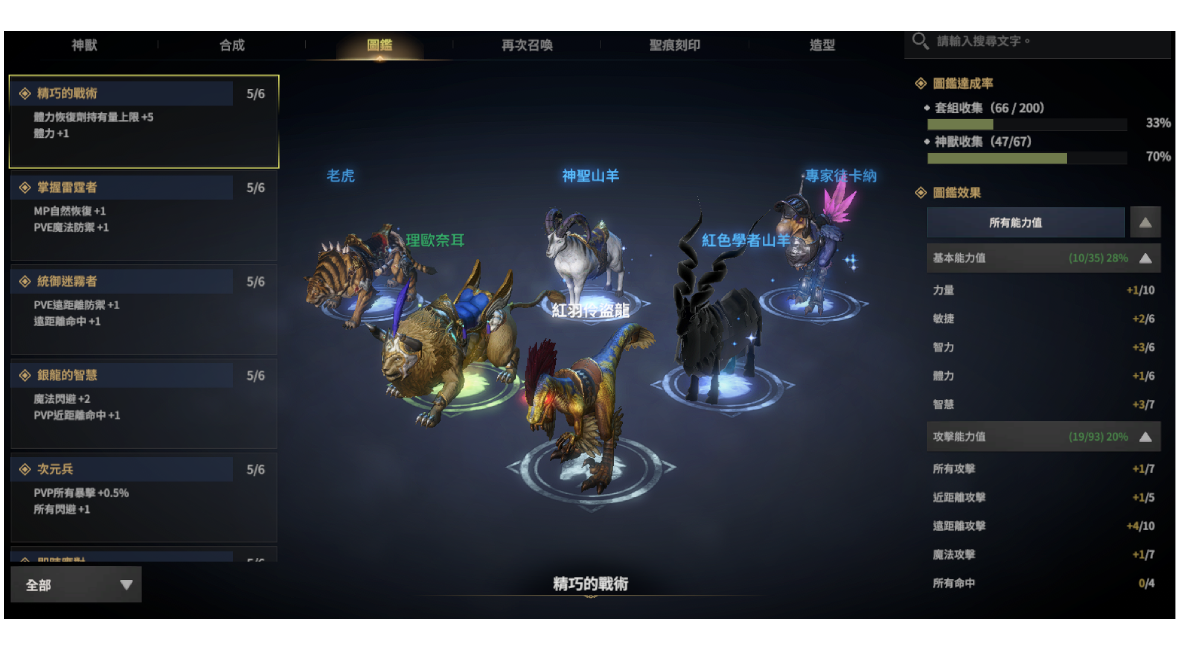
Task: Switch to the 神獸 tab
Action: (x=85, y=45)
